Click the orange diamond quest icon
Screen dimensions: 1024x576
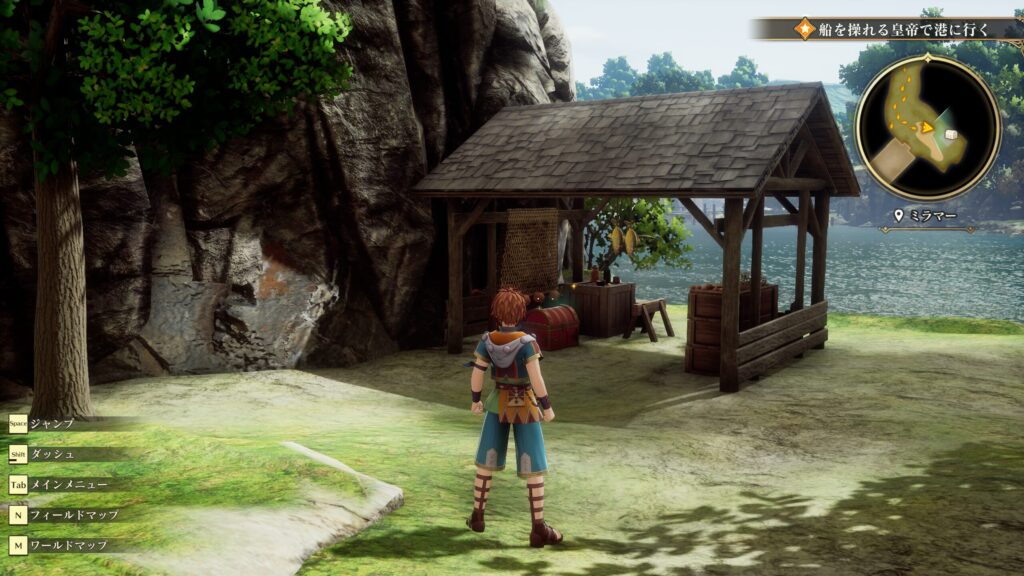point(805,28)
